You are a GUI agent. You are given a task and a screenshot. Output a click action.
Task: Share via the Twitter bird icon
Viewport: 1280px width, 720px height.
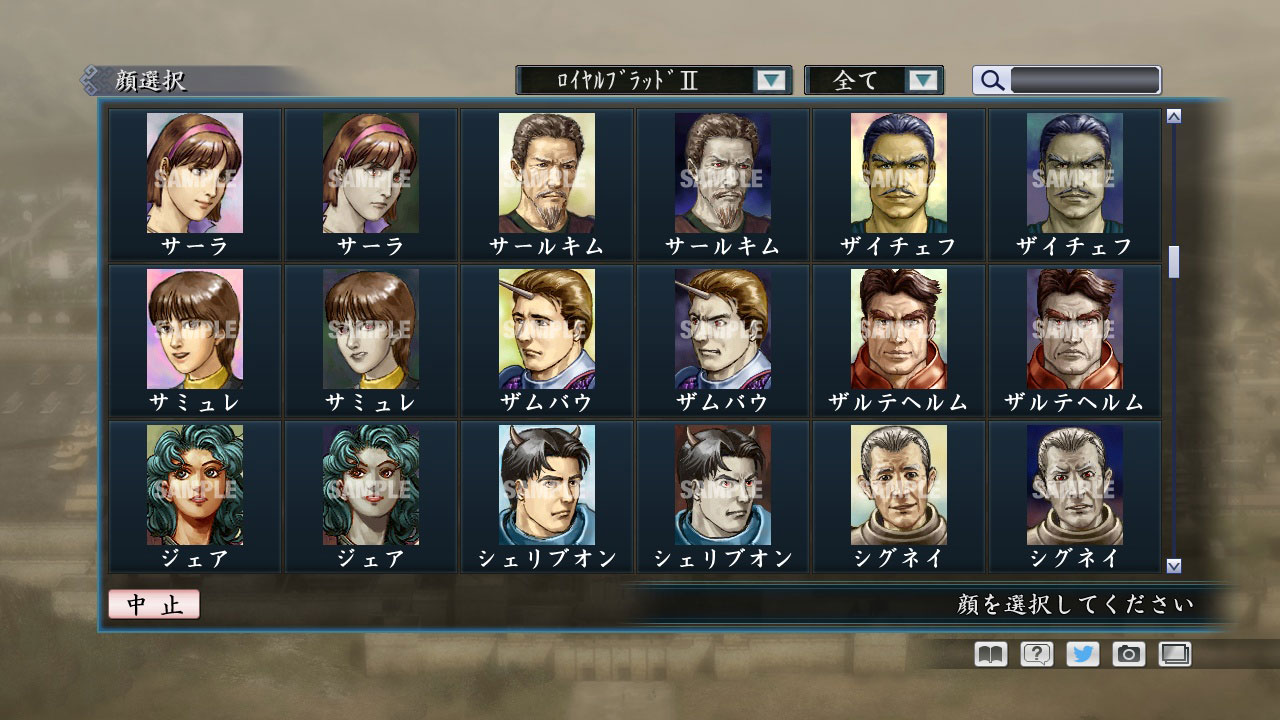1082,654
